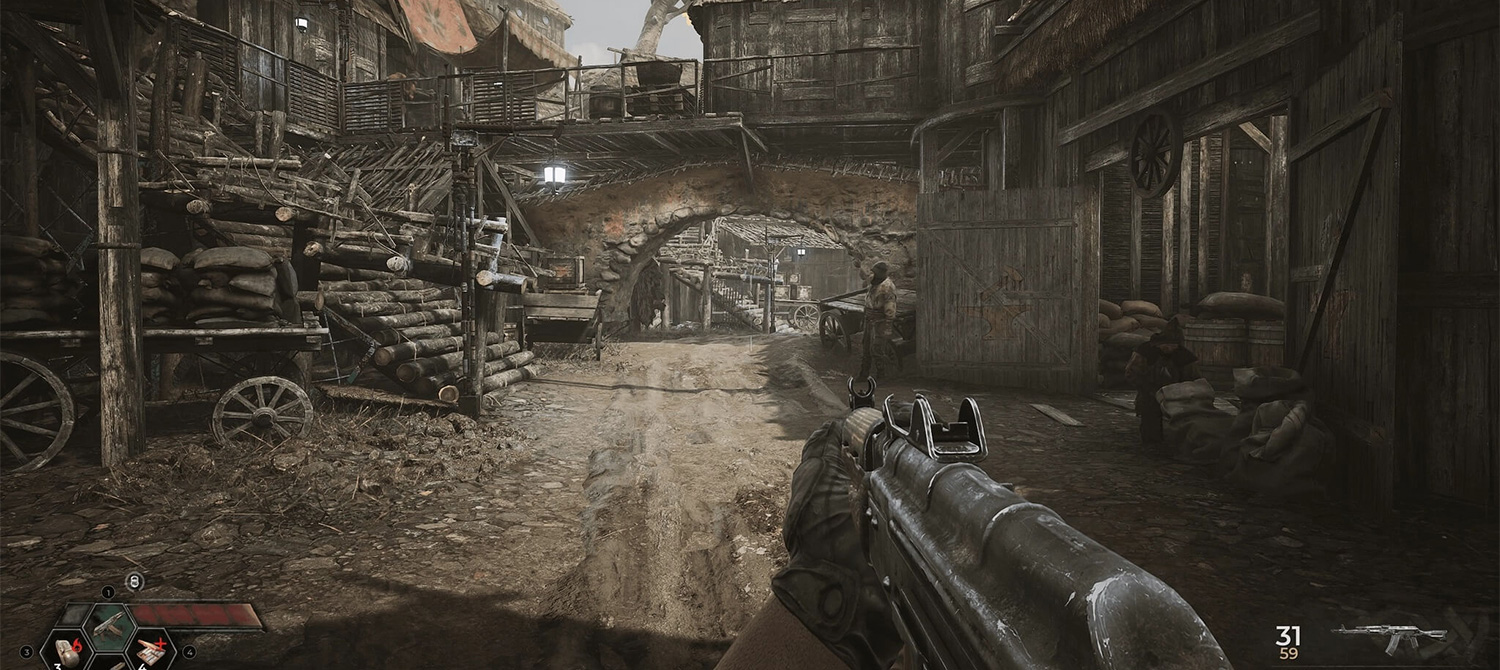
Task: Choose the incendiary grenade slot
Action: click(68, 651)
